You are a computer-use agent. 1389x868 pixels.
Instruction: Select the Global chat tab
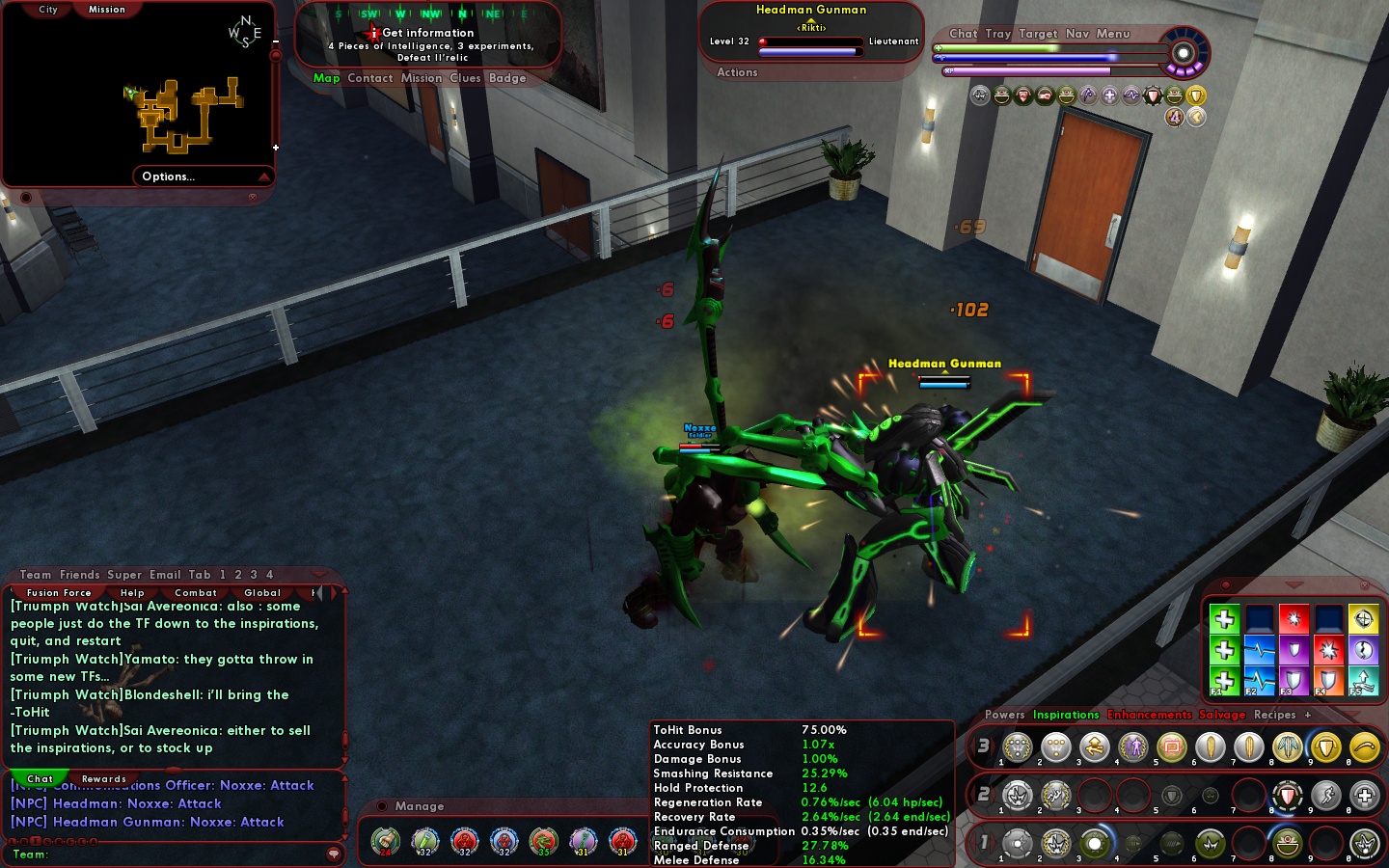coord(262,593)
